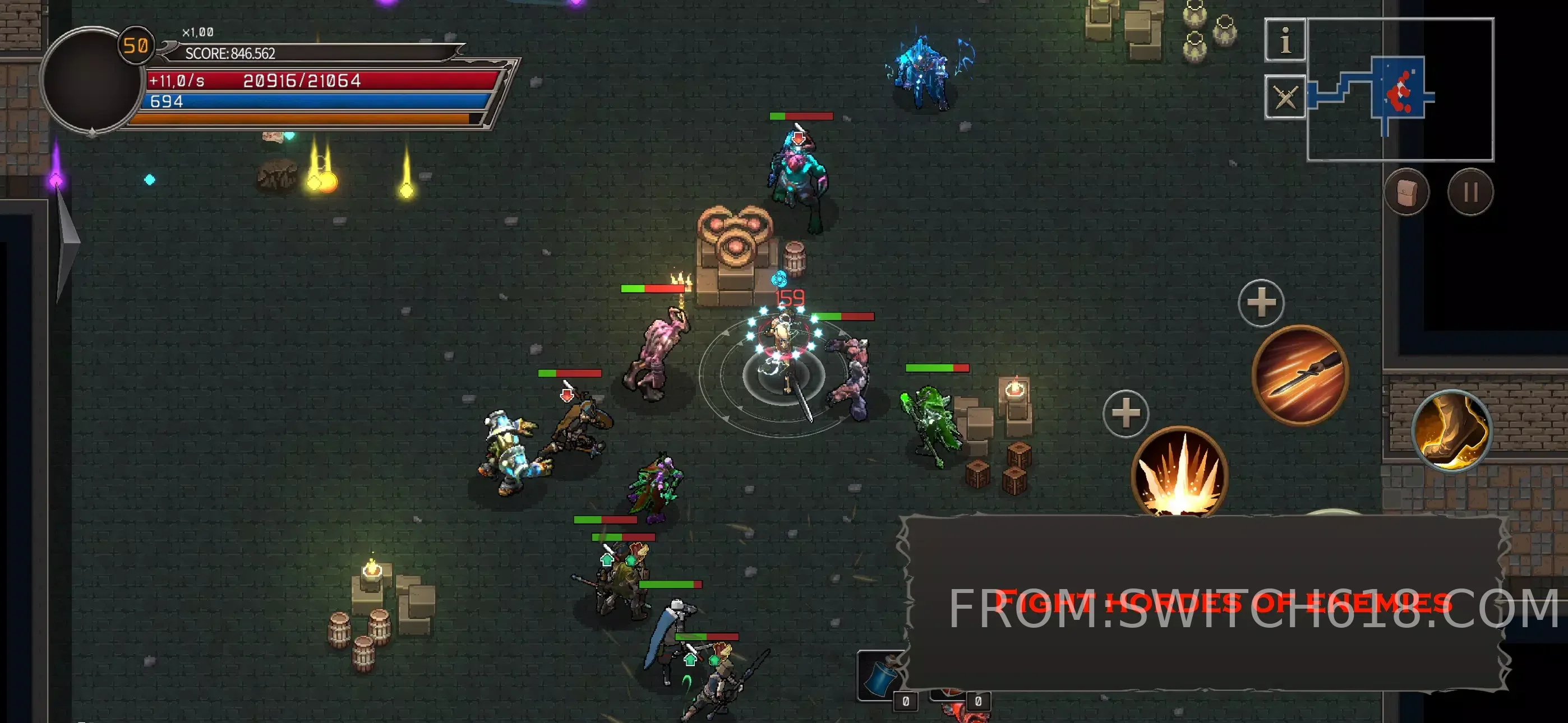The image size is (1568, 723).
Task: Trigger the golden boot dash ability
Action: tap(1451, 431)
